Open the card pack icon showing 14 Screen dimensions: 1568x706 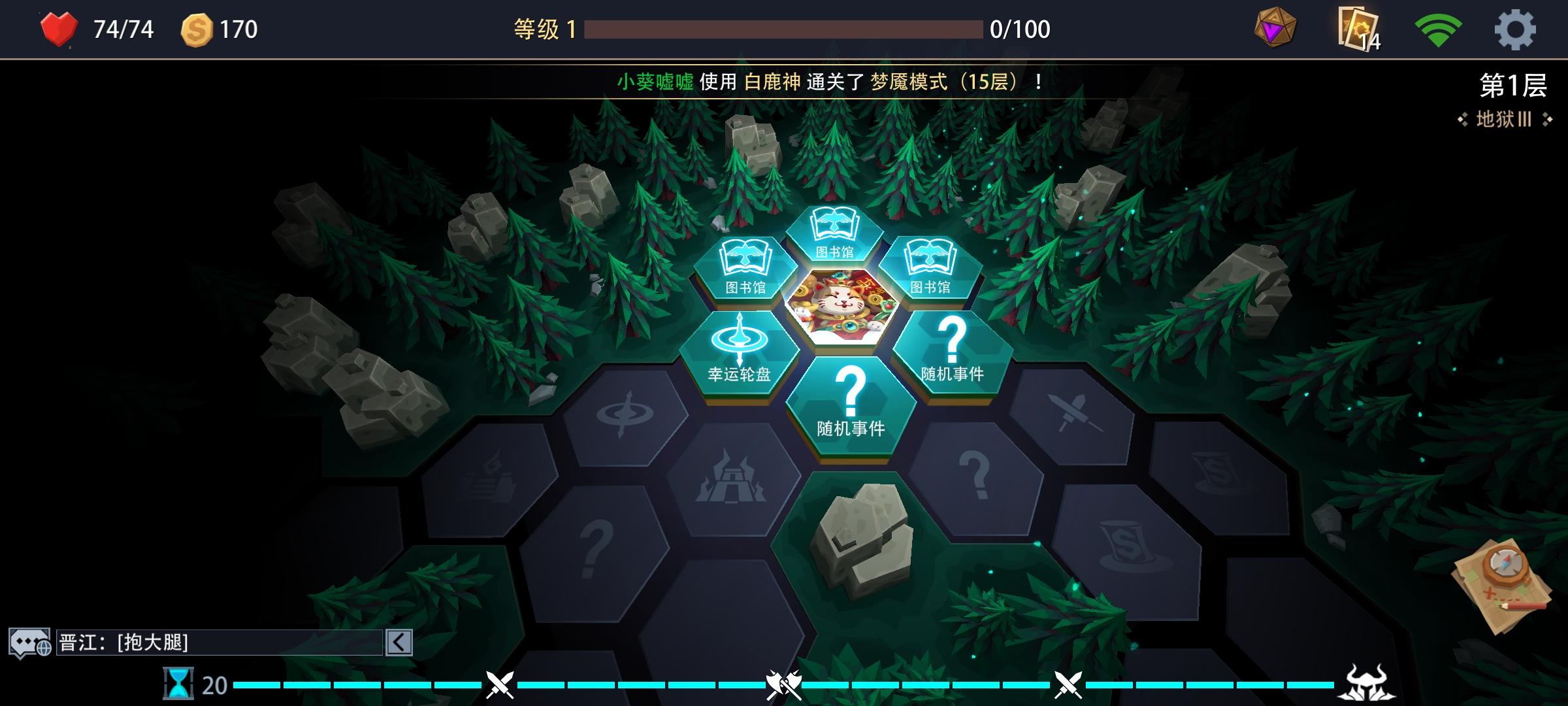pyautogui.click(x=1357, y=28)
